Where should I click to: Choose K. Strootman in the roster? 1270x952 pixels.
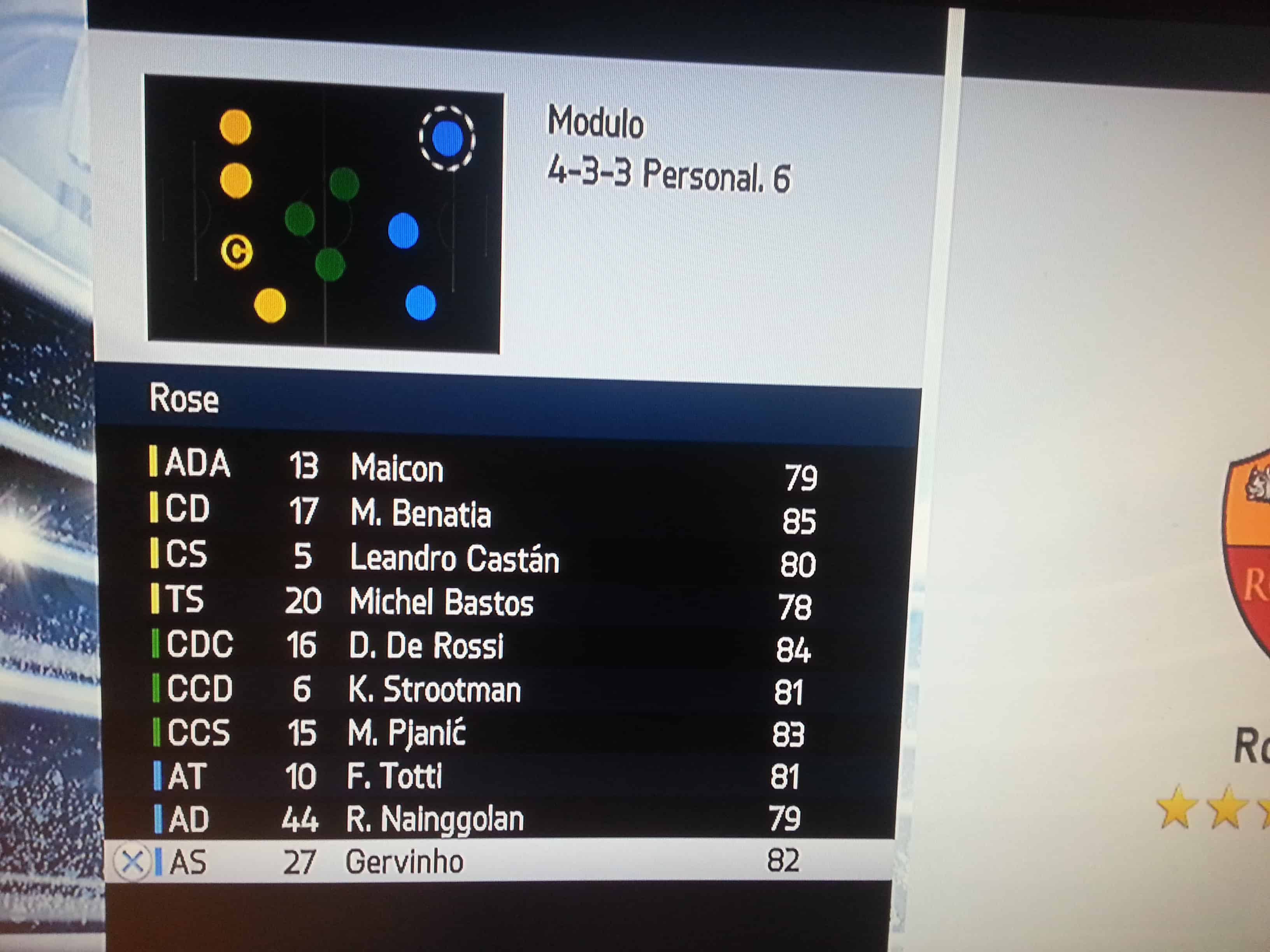click(x=434, y=689)
